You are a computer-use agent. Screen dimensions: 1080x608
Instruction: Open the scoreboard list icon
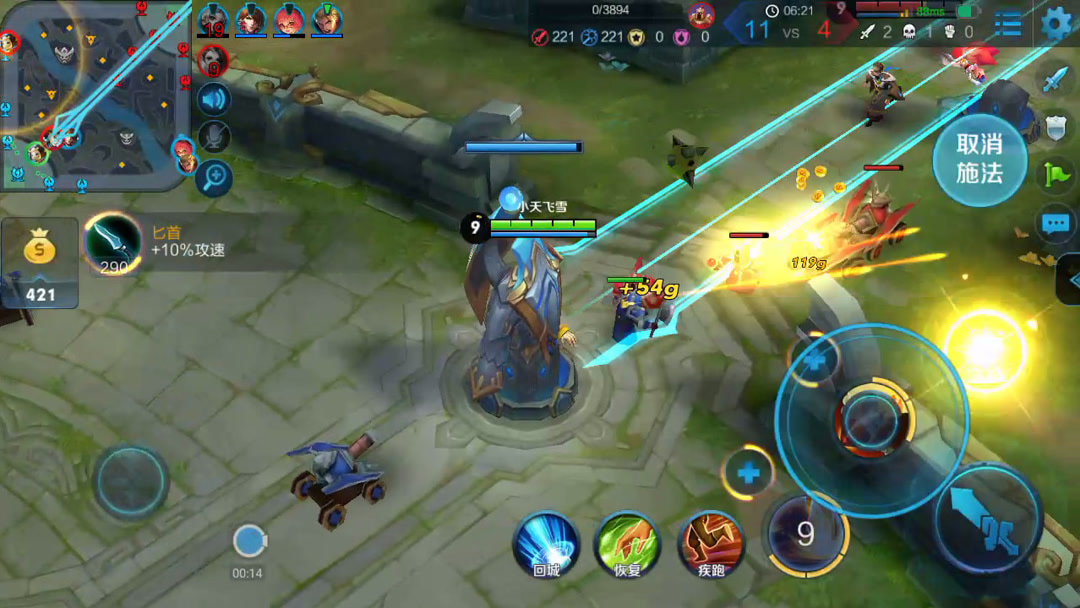[x=1008, y=24]
